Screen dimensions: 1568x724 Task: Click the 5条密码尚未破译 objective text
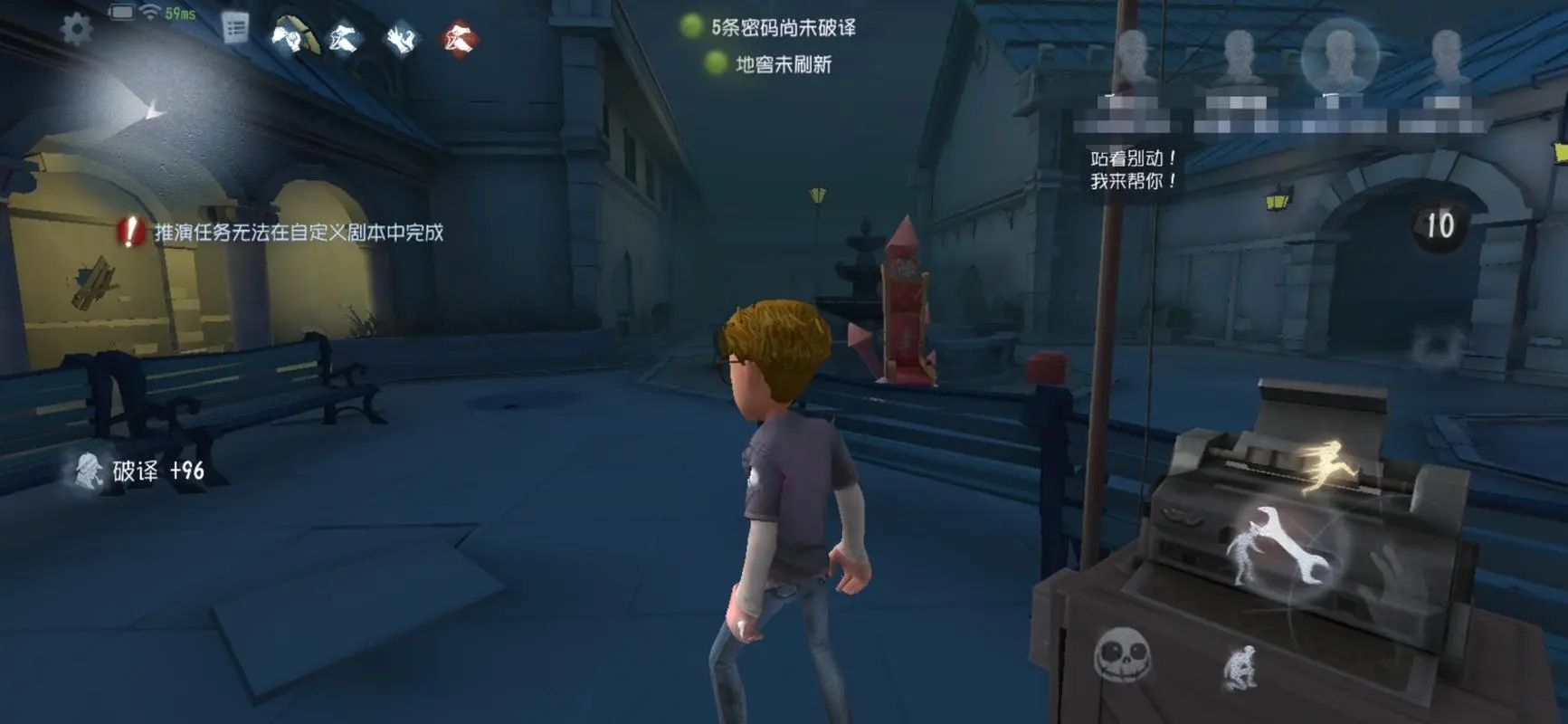(x=784, y=29)
